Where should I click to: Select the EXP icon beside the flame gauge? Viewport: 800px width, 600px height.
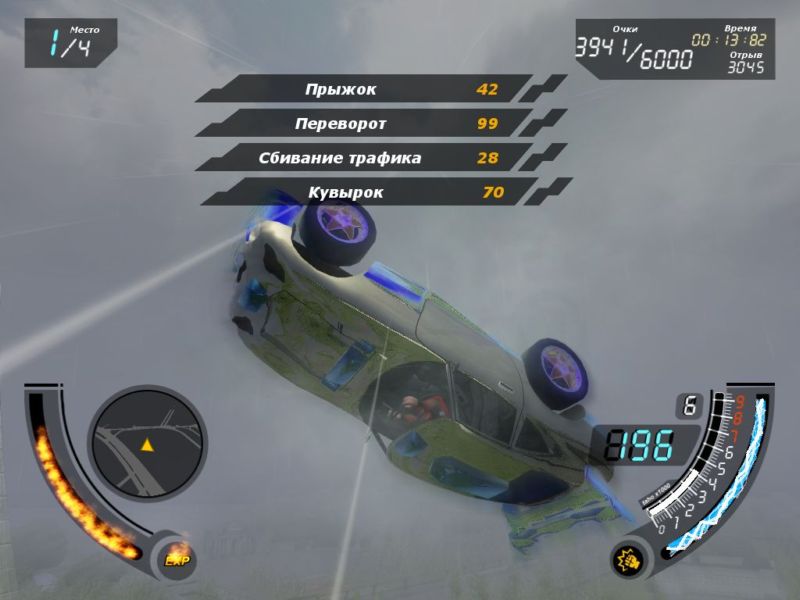177,561
